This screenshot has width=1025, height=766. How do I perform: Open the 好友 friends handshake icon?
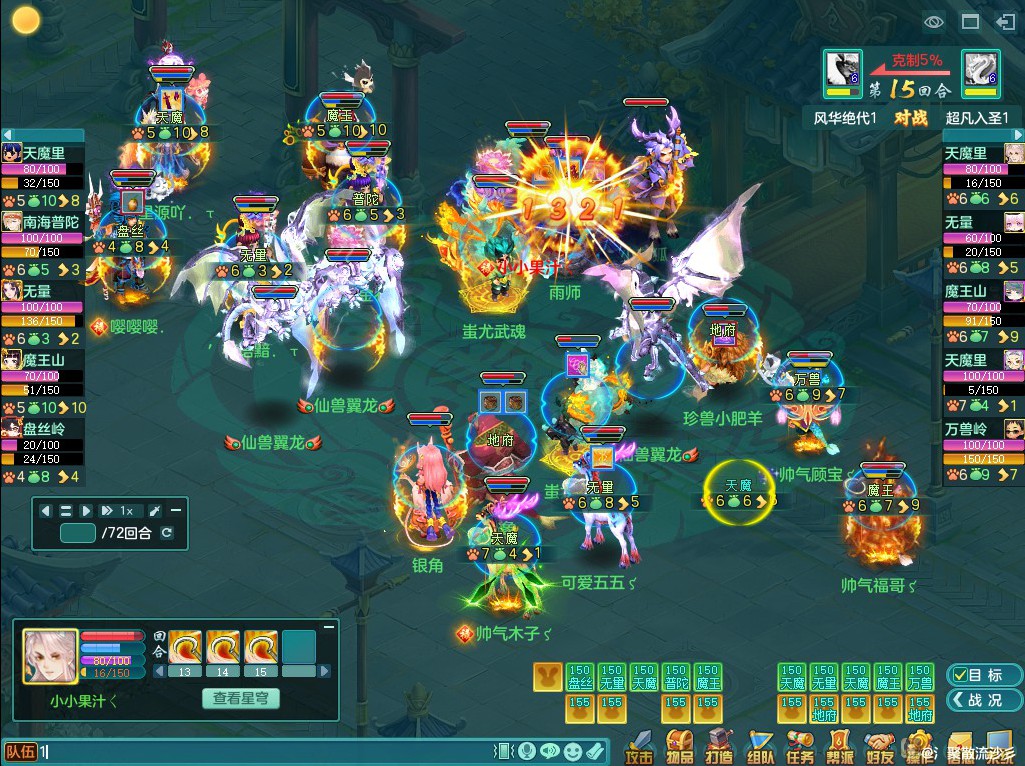pos(880,747)
